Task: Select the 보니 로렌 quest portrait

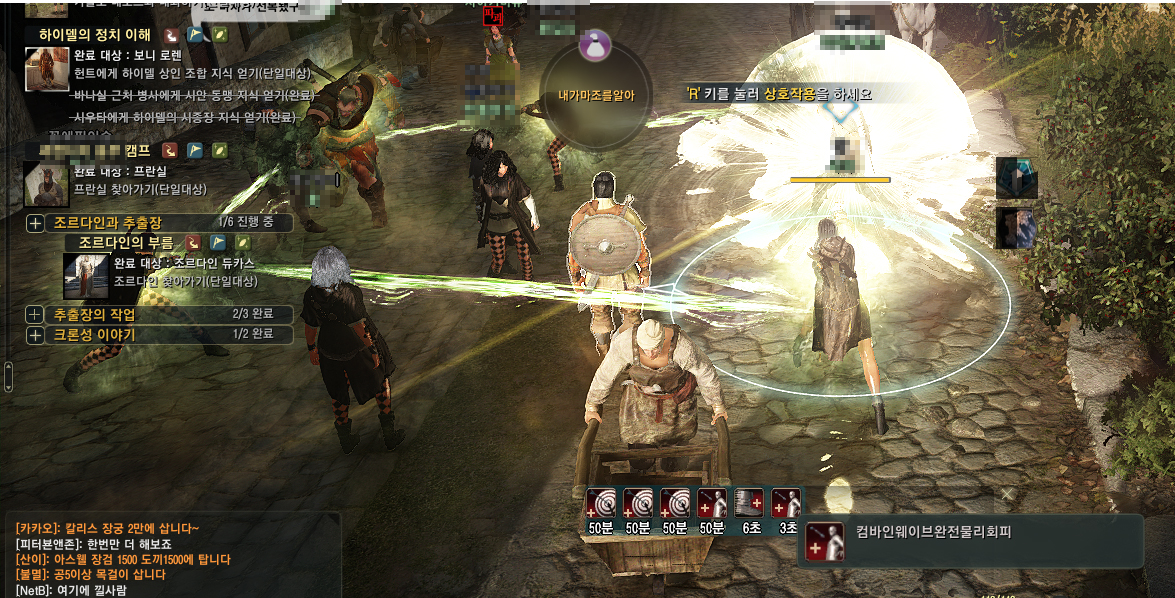Action: [x=46, y=69]
